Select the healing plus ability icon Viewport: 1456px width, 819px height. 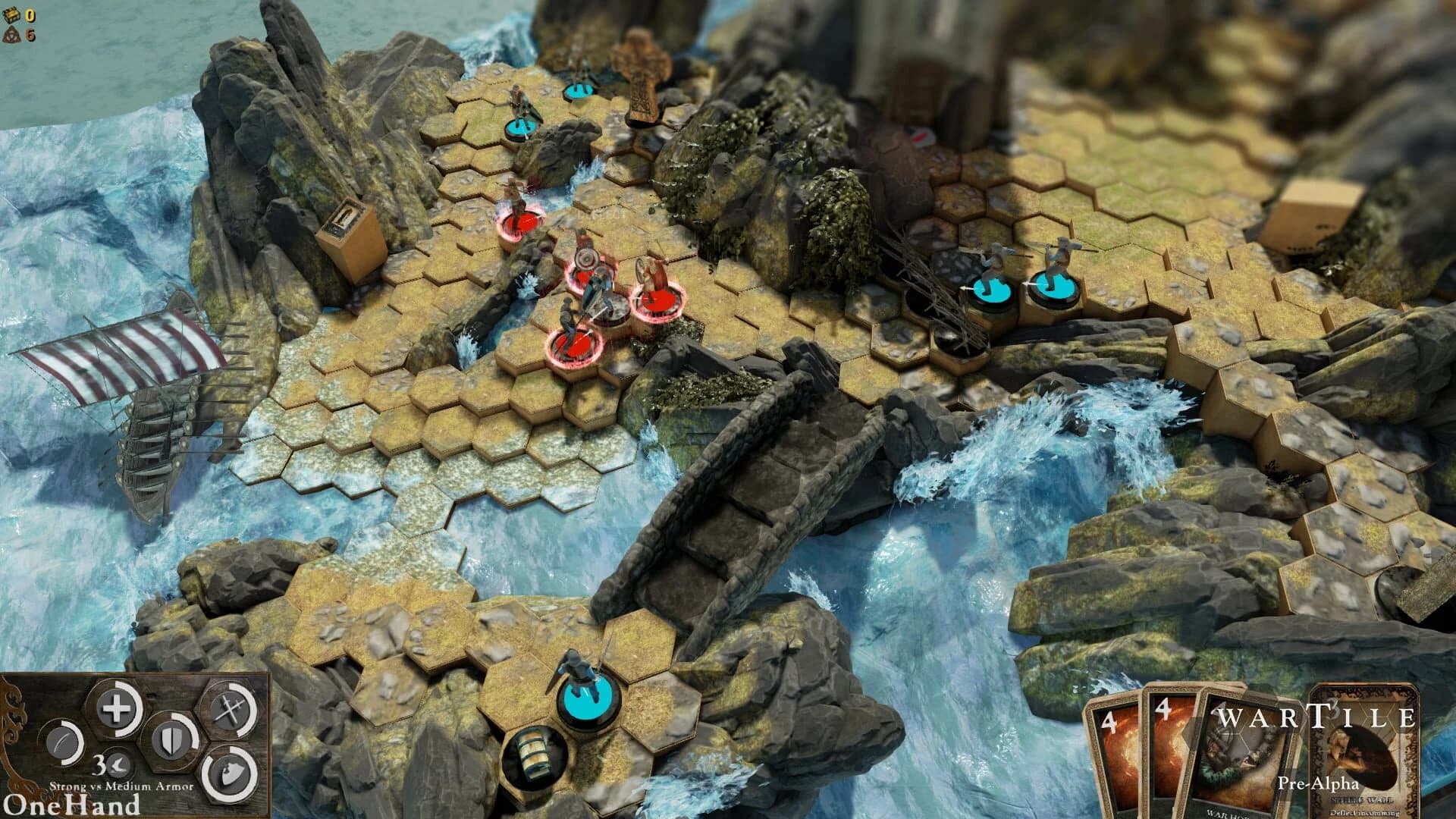pyautogui.click(x=117, y=706)
